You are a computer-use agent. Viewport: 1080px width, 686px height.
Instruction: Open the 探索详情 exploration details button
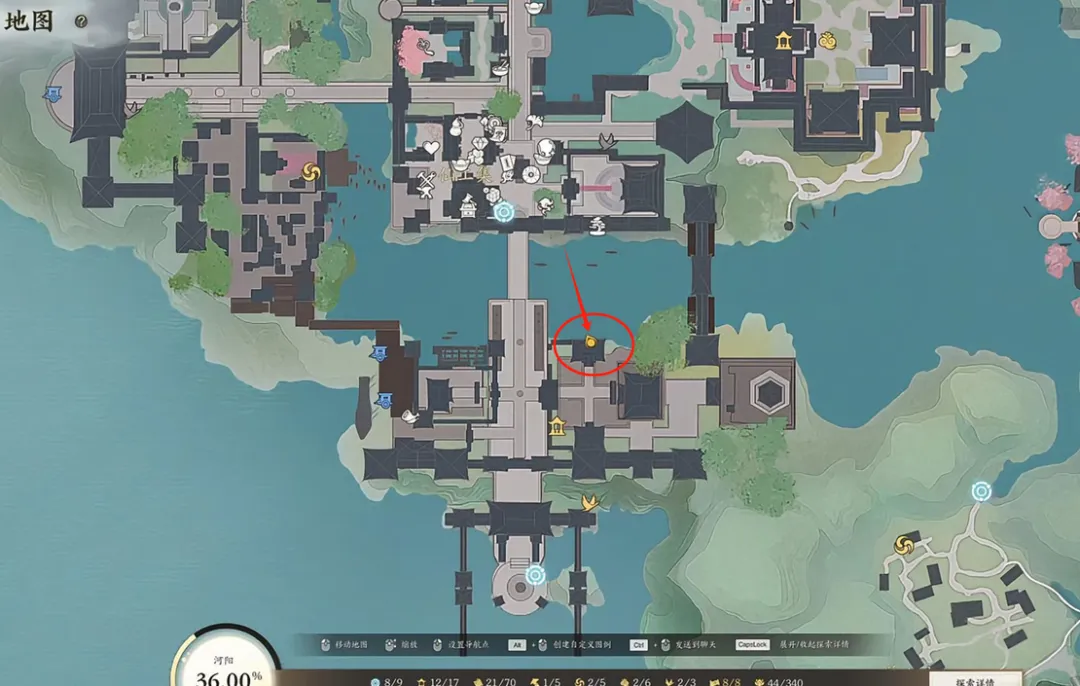click(976, 678)
